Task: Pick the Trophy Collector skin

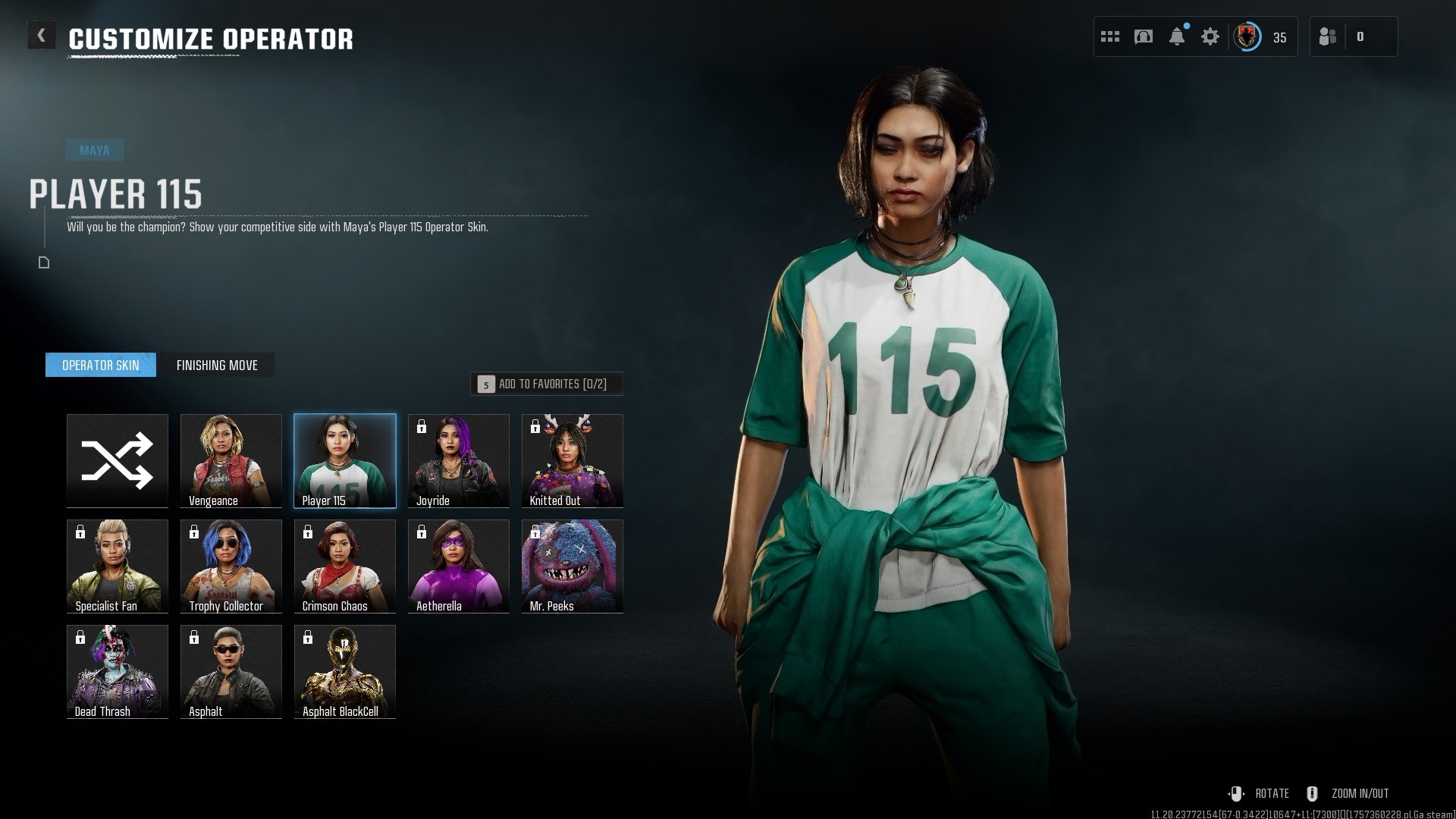Action: point(231,566)
